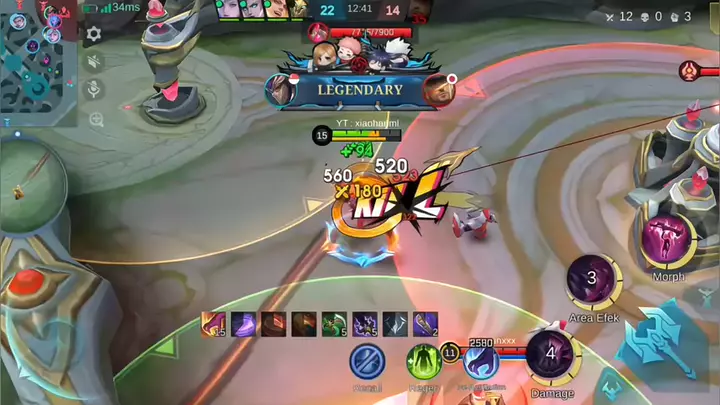This screenshot has width=720, height=405.
Task: Toggle the speaker sound icon
Action: tap(95, 62)
